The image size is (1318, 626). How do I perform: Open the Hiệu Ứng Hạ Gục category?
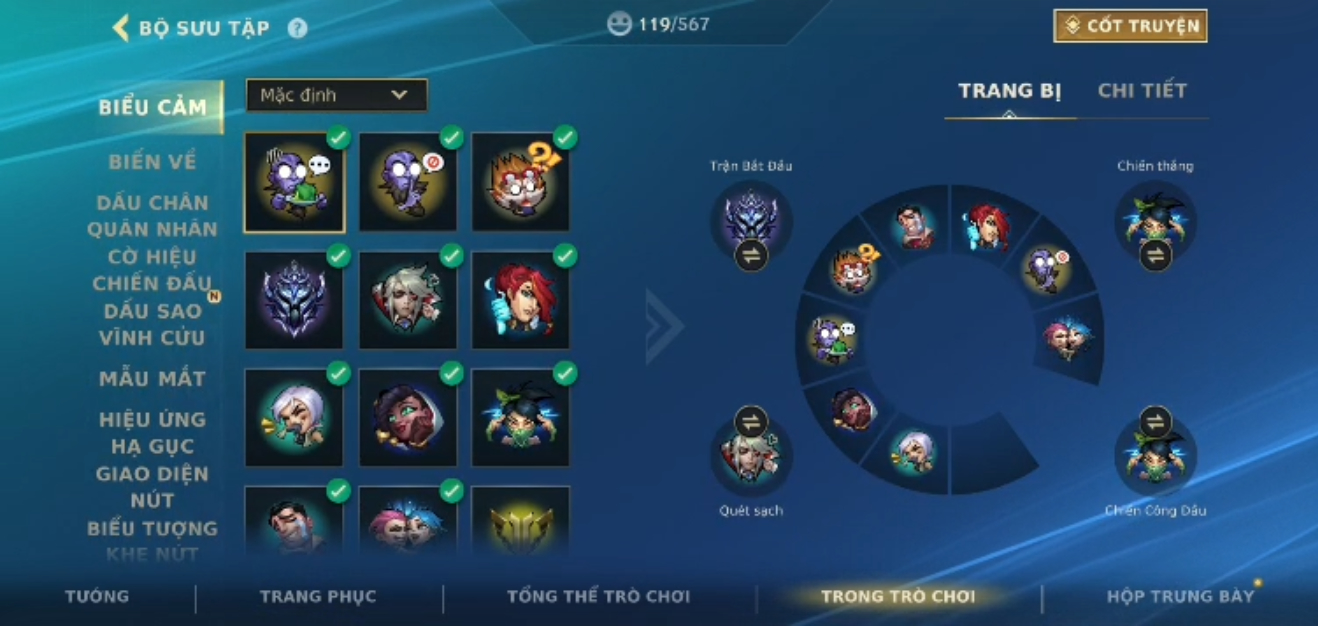[152, 432]
